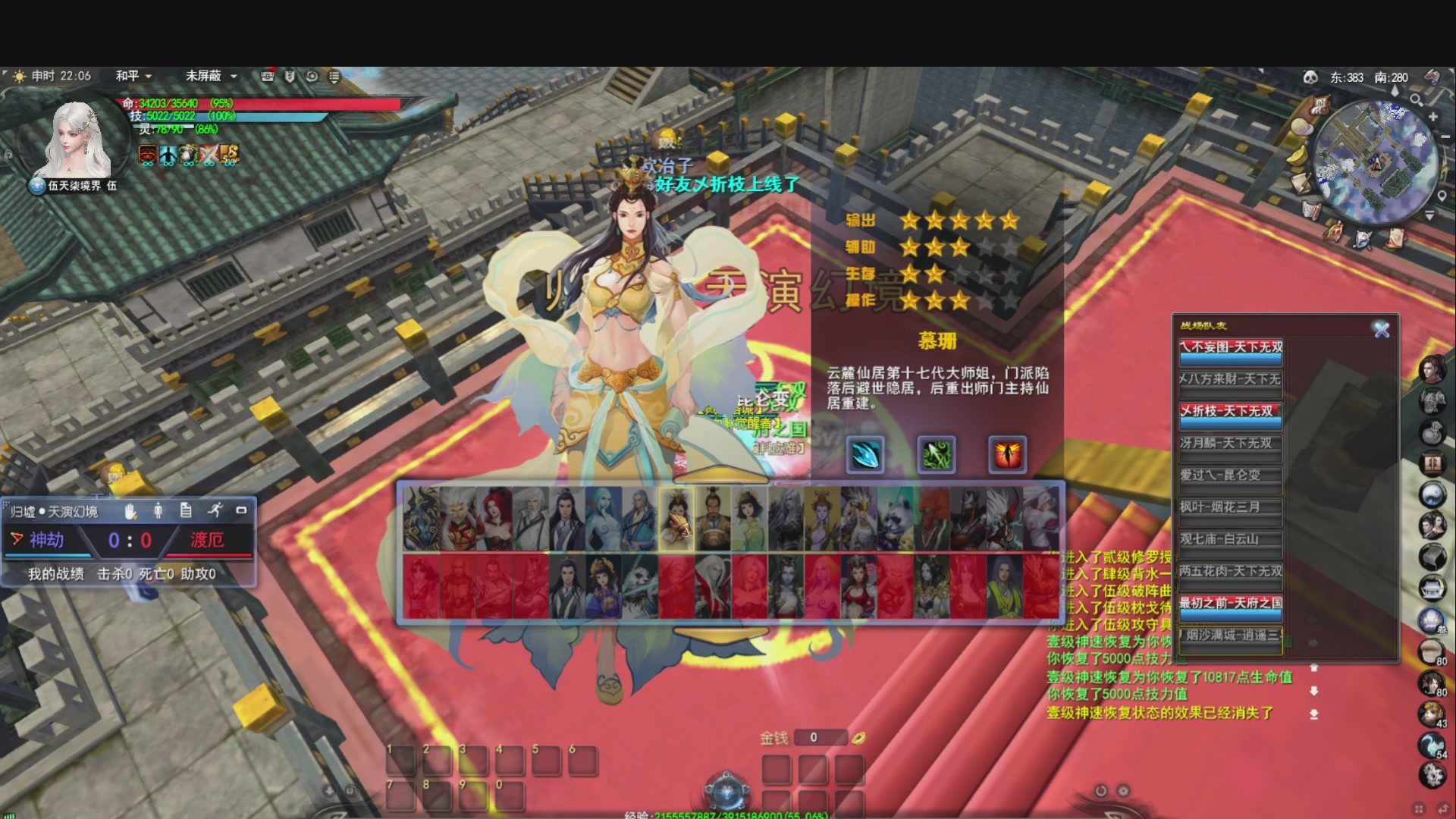Expand the list menu in the top bar
The image size is (1456, 819).
click(x=334, y=75)
